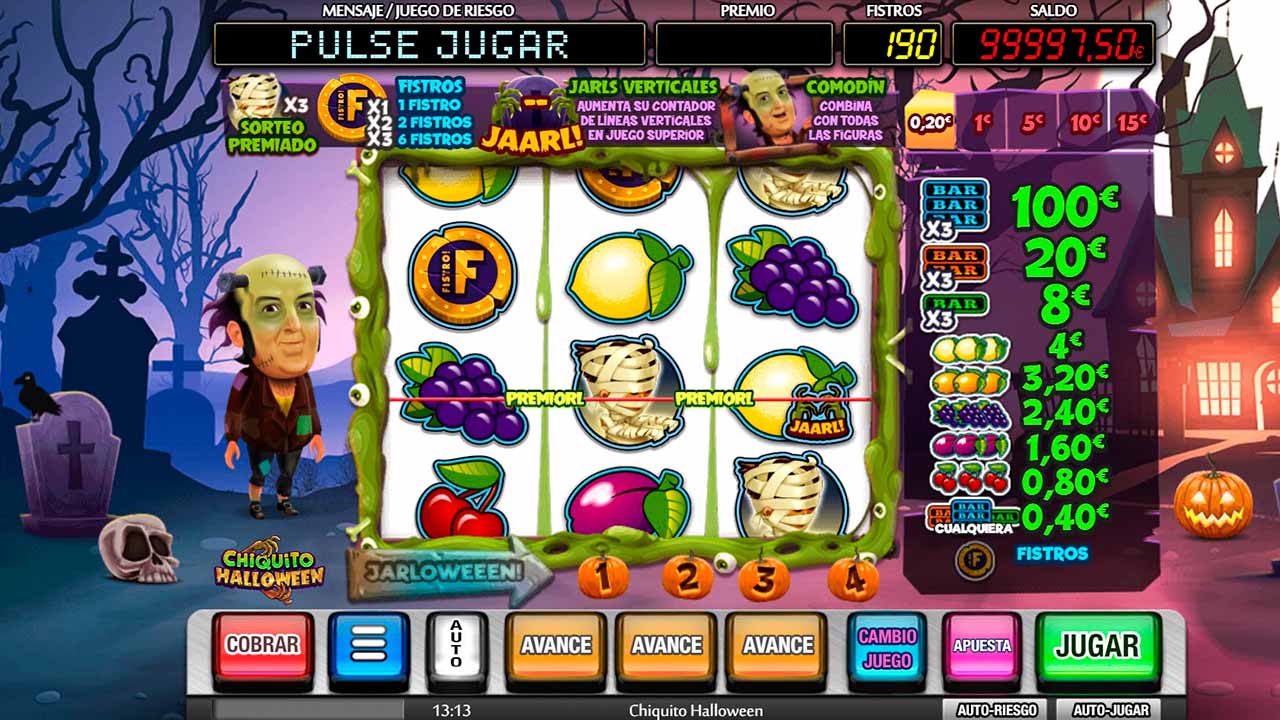
Task: Change the bet with the APUESTA button
Action: point(981,646)
